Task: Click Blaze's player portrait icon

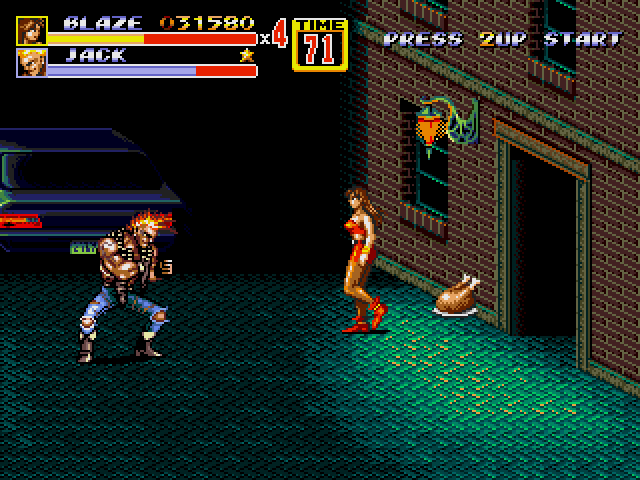Action: (31, 30)
